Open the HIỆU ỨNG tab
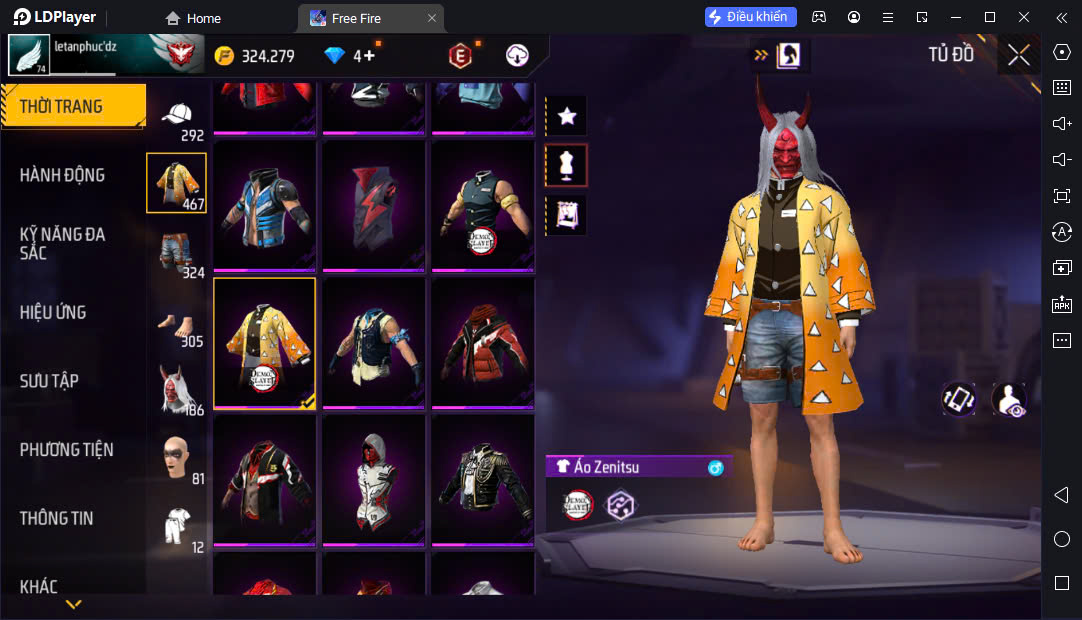 tap(53, 312)
